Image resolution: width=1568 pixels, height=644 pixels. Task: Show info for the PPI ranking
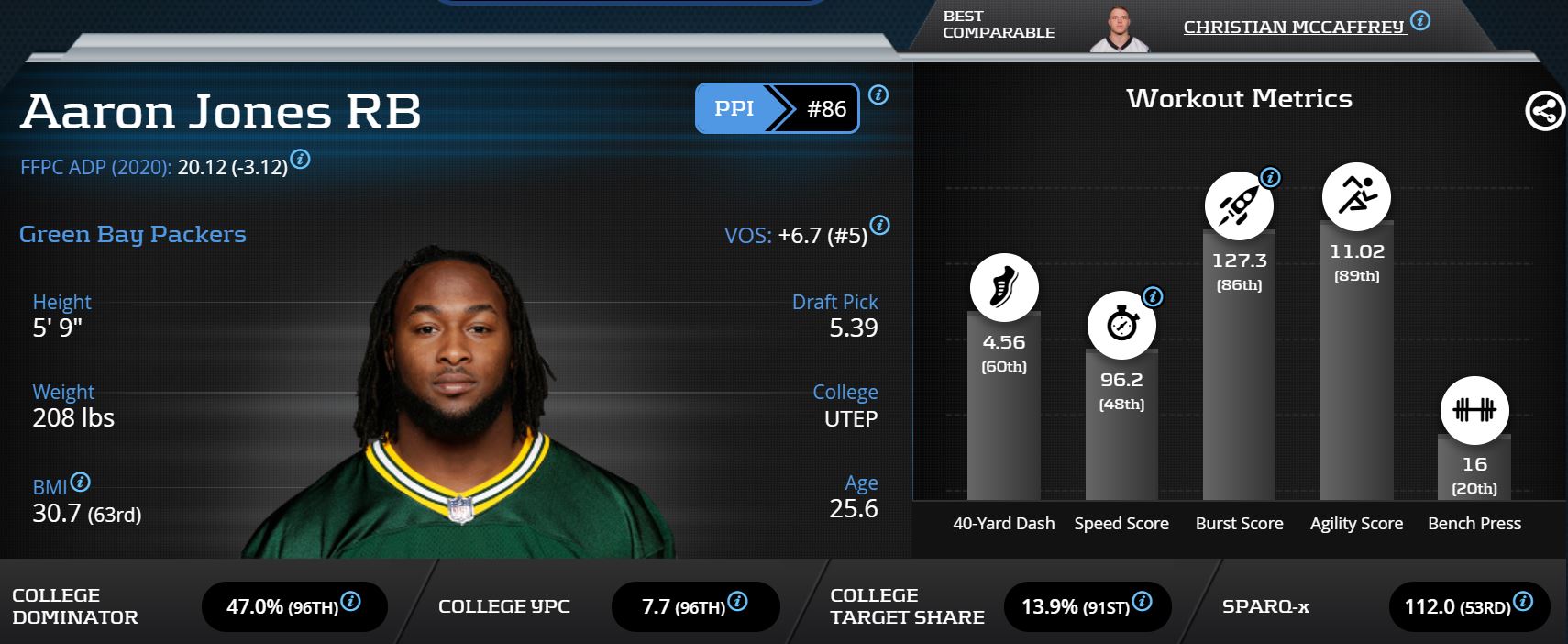(x=878, y=94)
